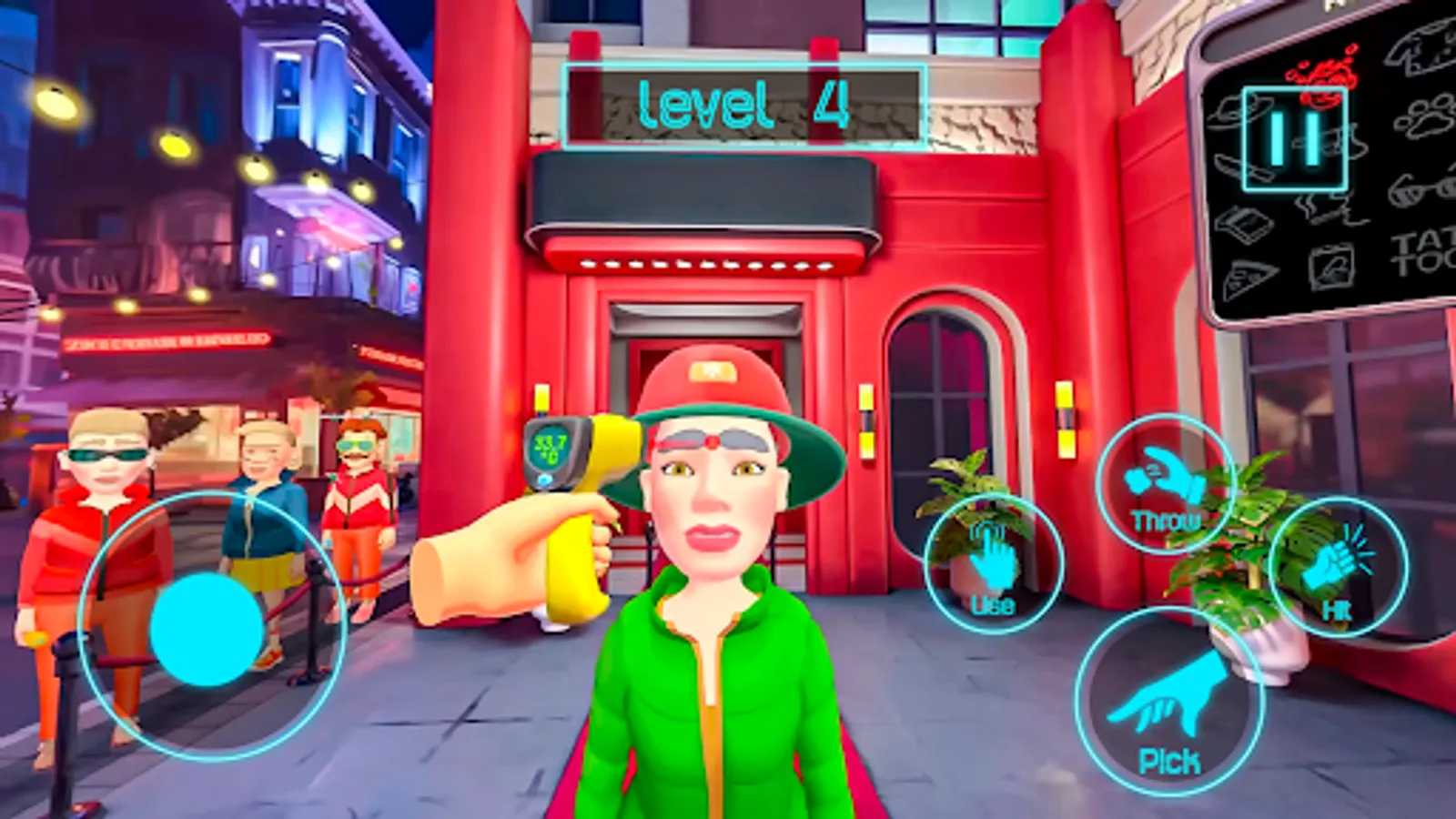This screenshot has height=819, width=1456.
Task: Tap the Throw action icon
Action: click(x=1166, y=480)
